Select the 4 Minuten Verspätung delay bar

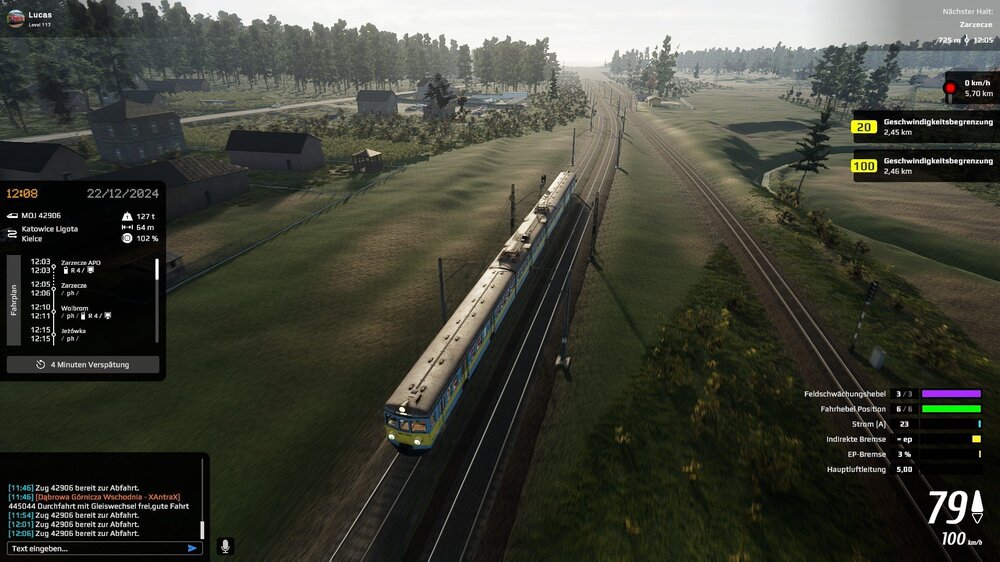[83, 365]
